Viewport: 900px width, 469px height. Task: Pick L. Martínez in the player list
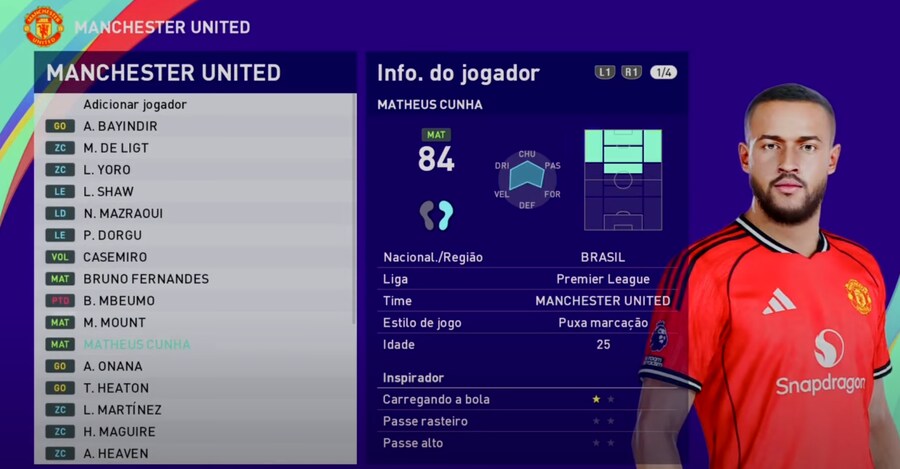click(122, 410)
